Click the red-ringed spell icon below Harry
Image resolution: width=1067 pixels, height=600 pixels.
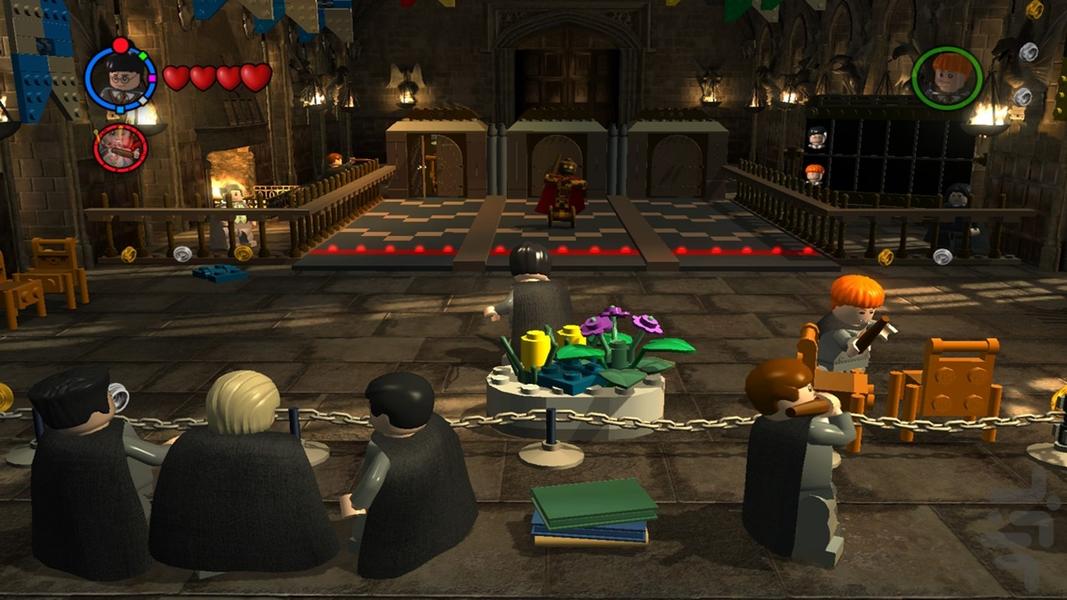click(120, 148)
